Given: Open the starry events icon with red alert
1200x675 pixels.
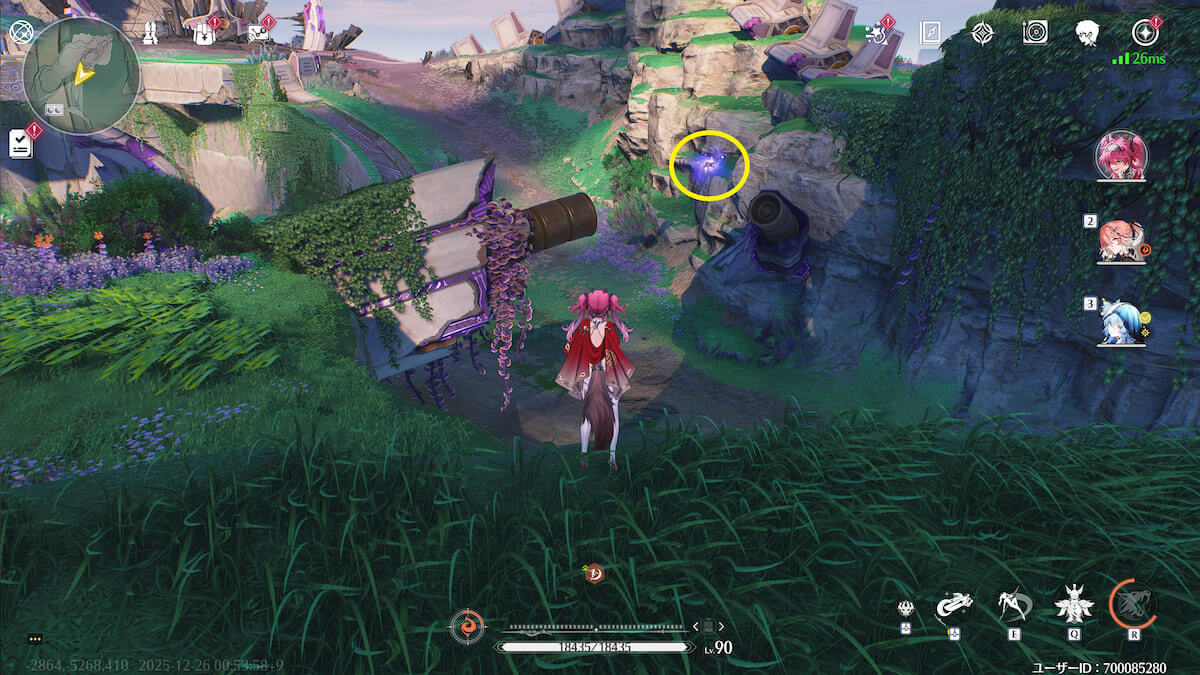Looking at the screenshot, I should pyautogui.click(x=878, y=33).
